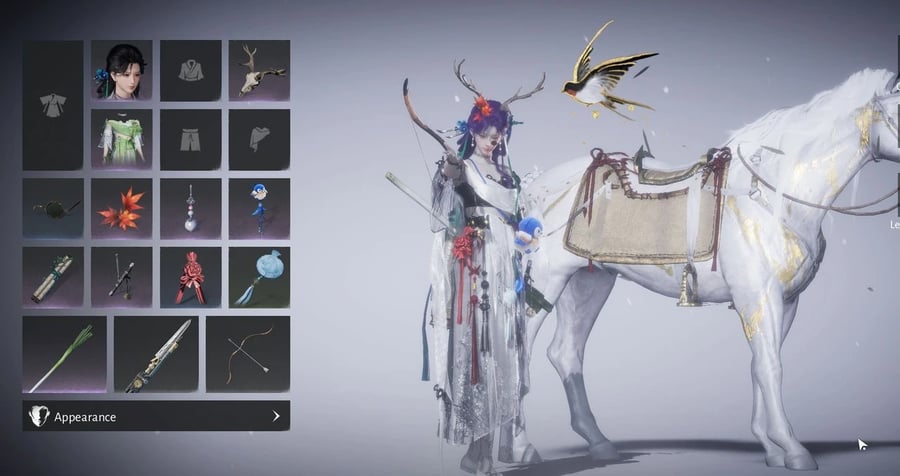Select the green onion weapon slot
Image resolution: width=900 pixels, height=476 pixels.
[x=64, y=354]
